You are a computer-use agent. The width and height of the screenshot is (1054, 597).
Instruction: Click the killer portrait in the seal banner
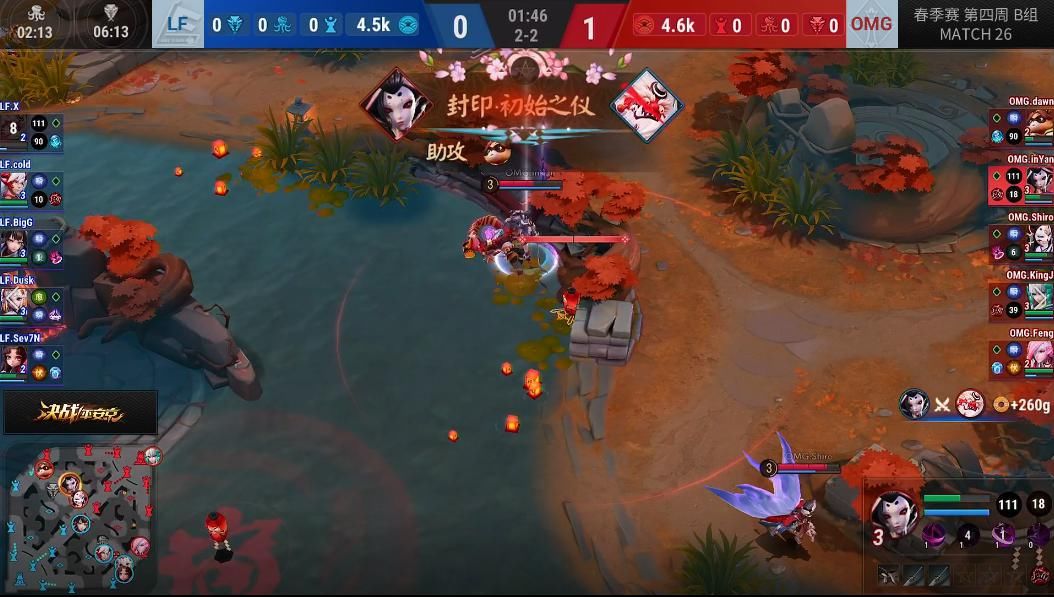tap(396, 103)
